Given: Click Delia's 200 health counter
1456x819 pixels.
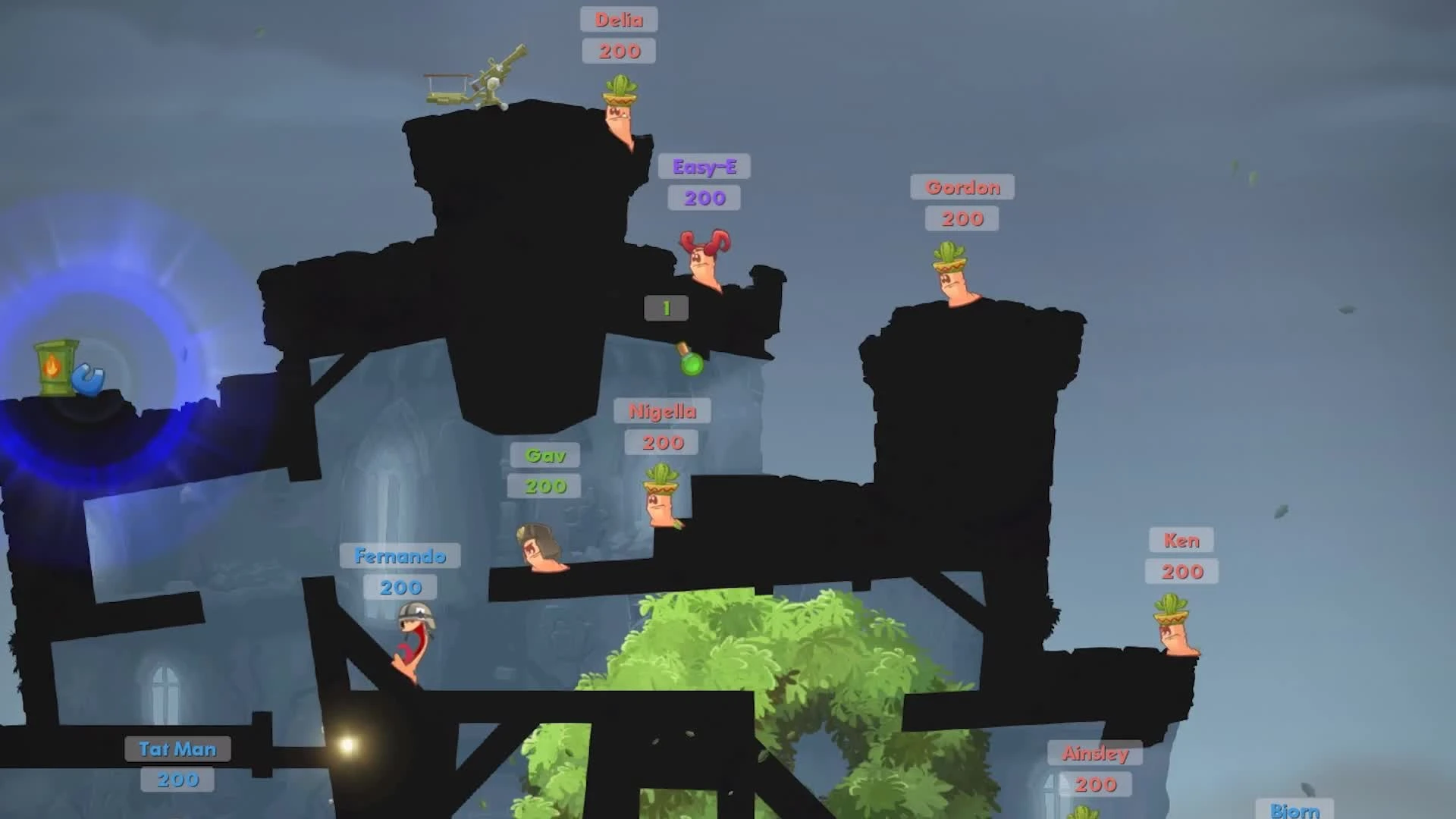Looking at the screenshot, I should pyautogui.click(x=618, y=52).
